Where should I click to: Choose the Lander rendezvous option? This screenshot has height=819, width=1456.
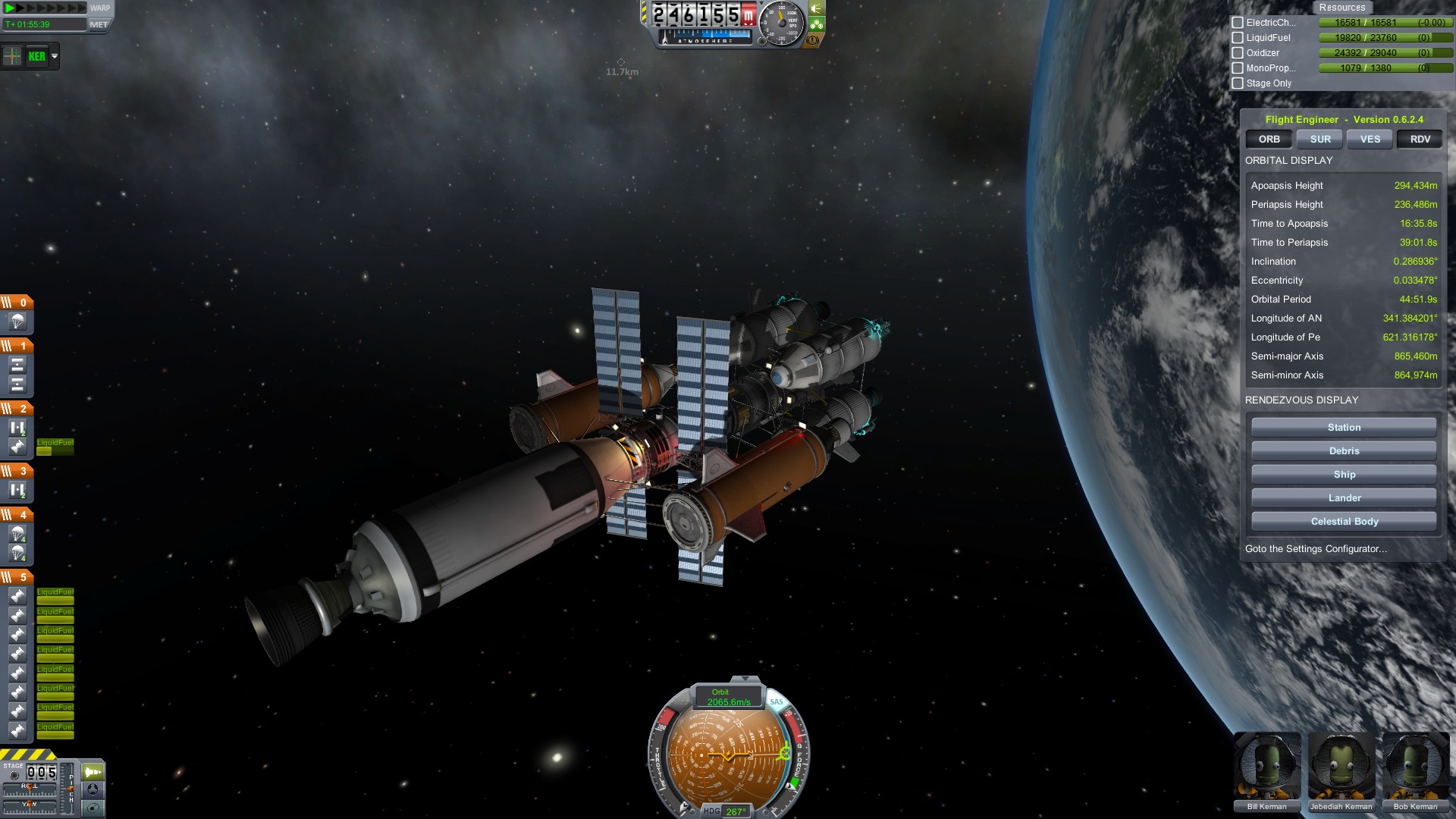(x=1343, y=498)
